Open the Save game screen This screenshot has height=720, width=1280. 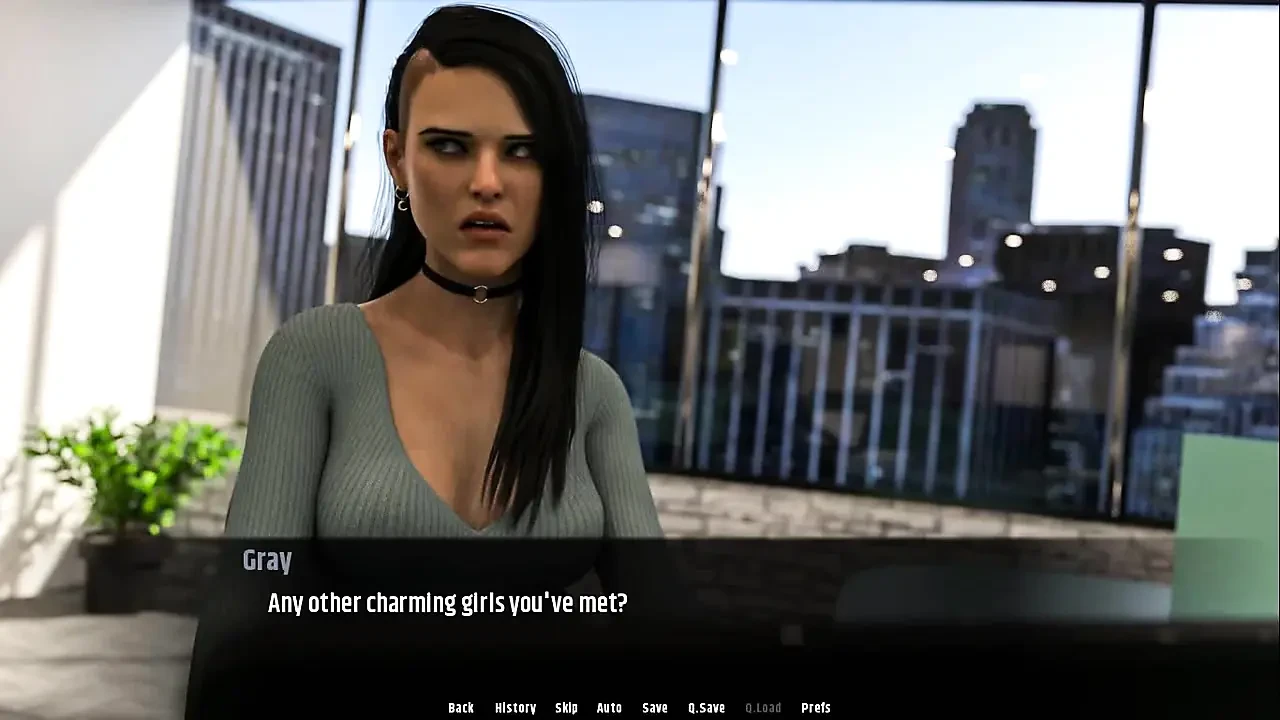(655, 708)
